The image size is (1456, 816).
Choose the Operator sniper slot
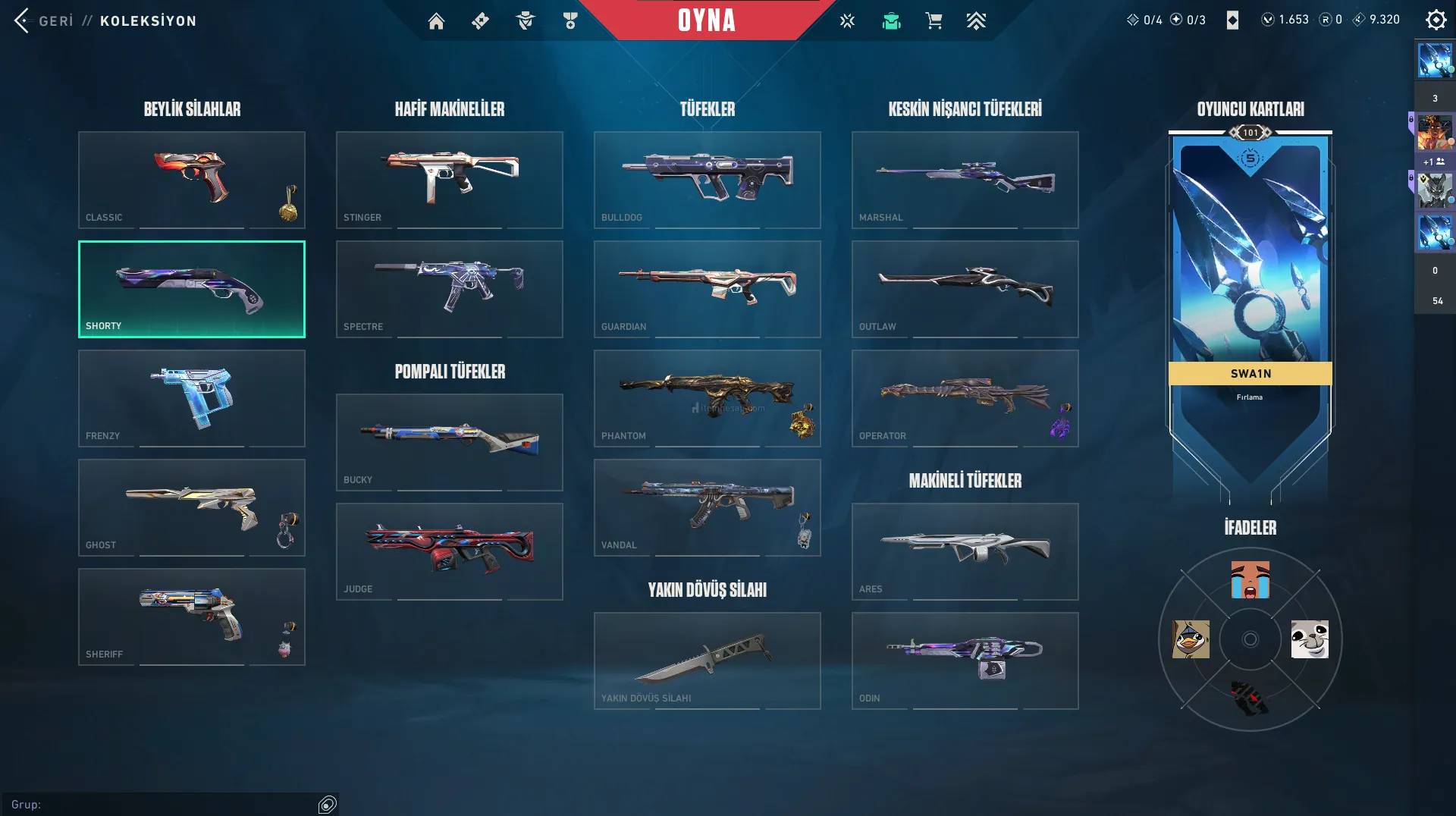coord(965,398)
